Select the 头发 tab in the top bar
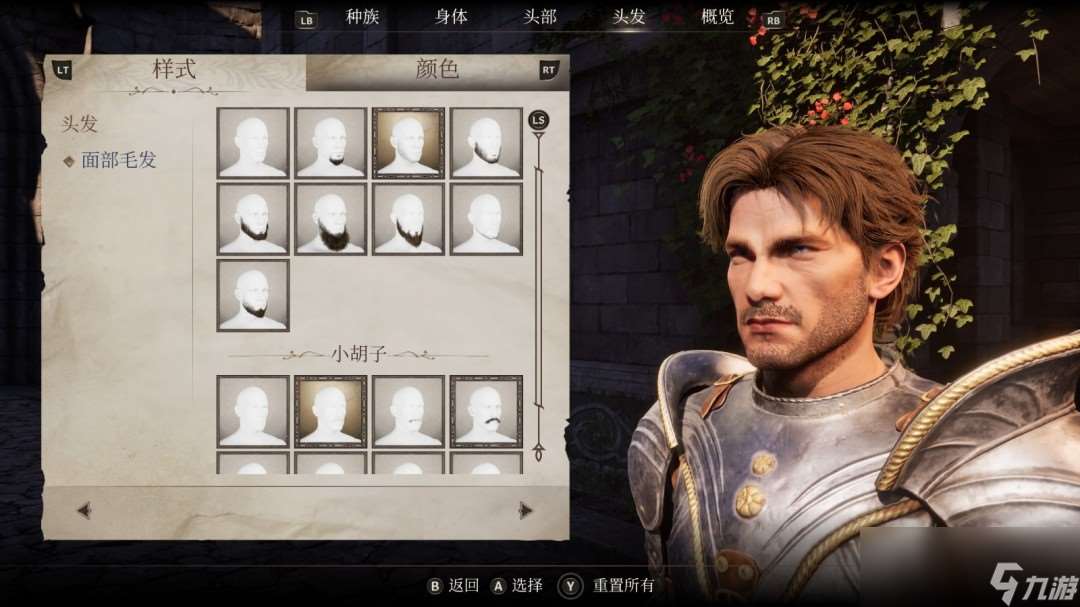The width and height of the screenshot is (1080, 607). click(x=629, y=17)
